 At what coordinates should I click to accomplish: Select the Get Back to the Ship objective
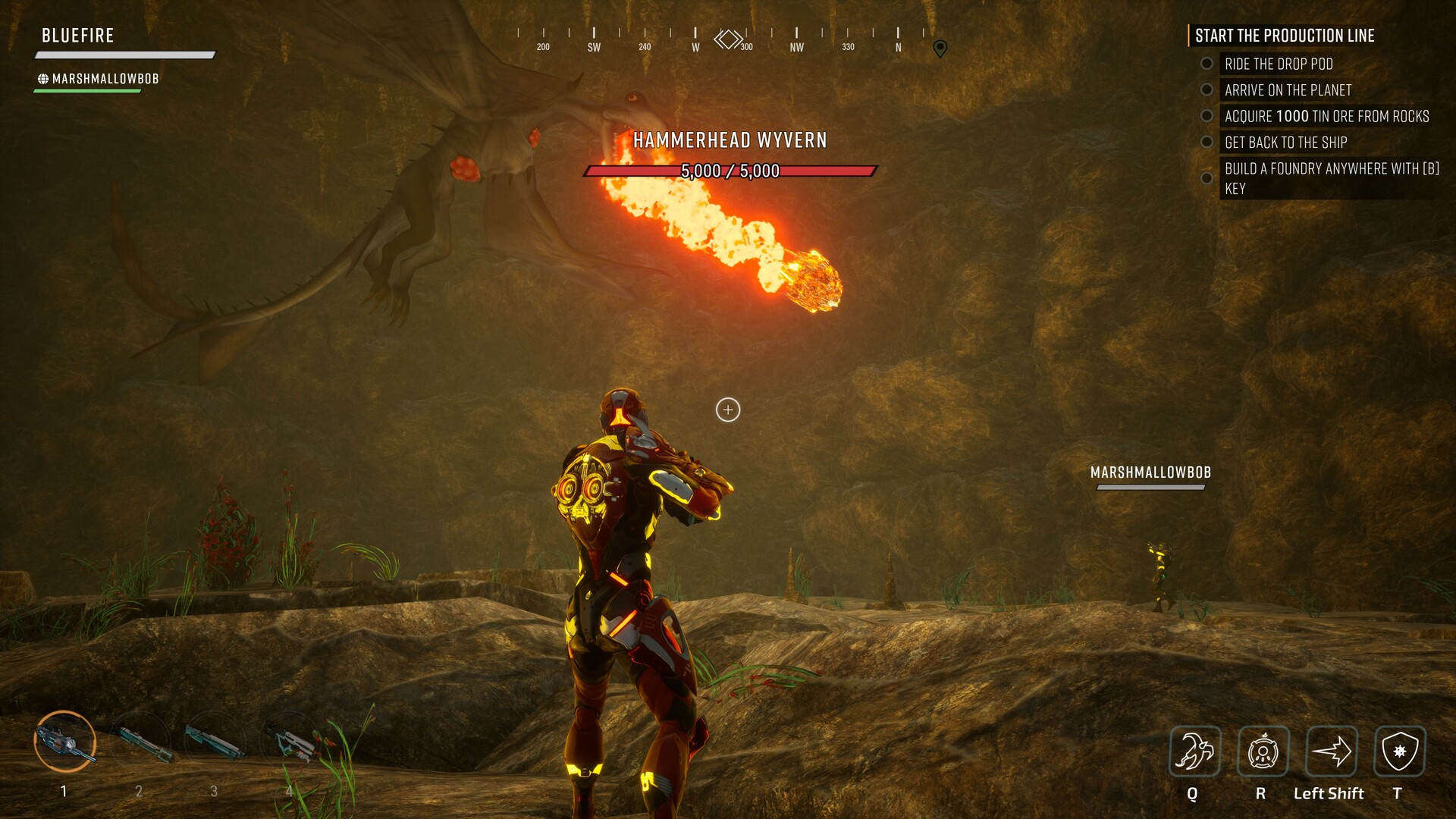pos(1285,143)
